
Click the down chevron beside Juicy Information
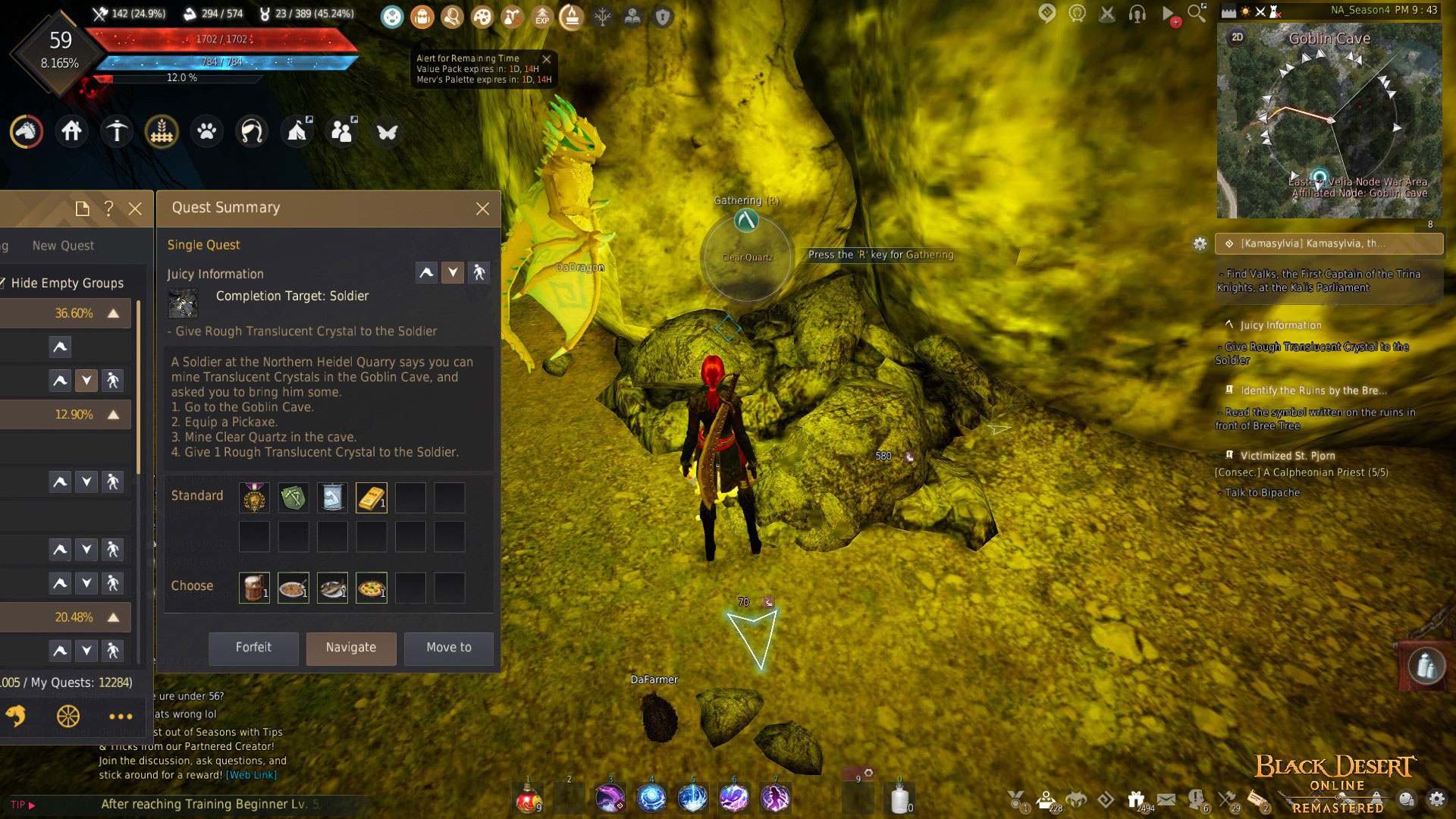453,272
